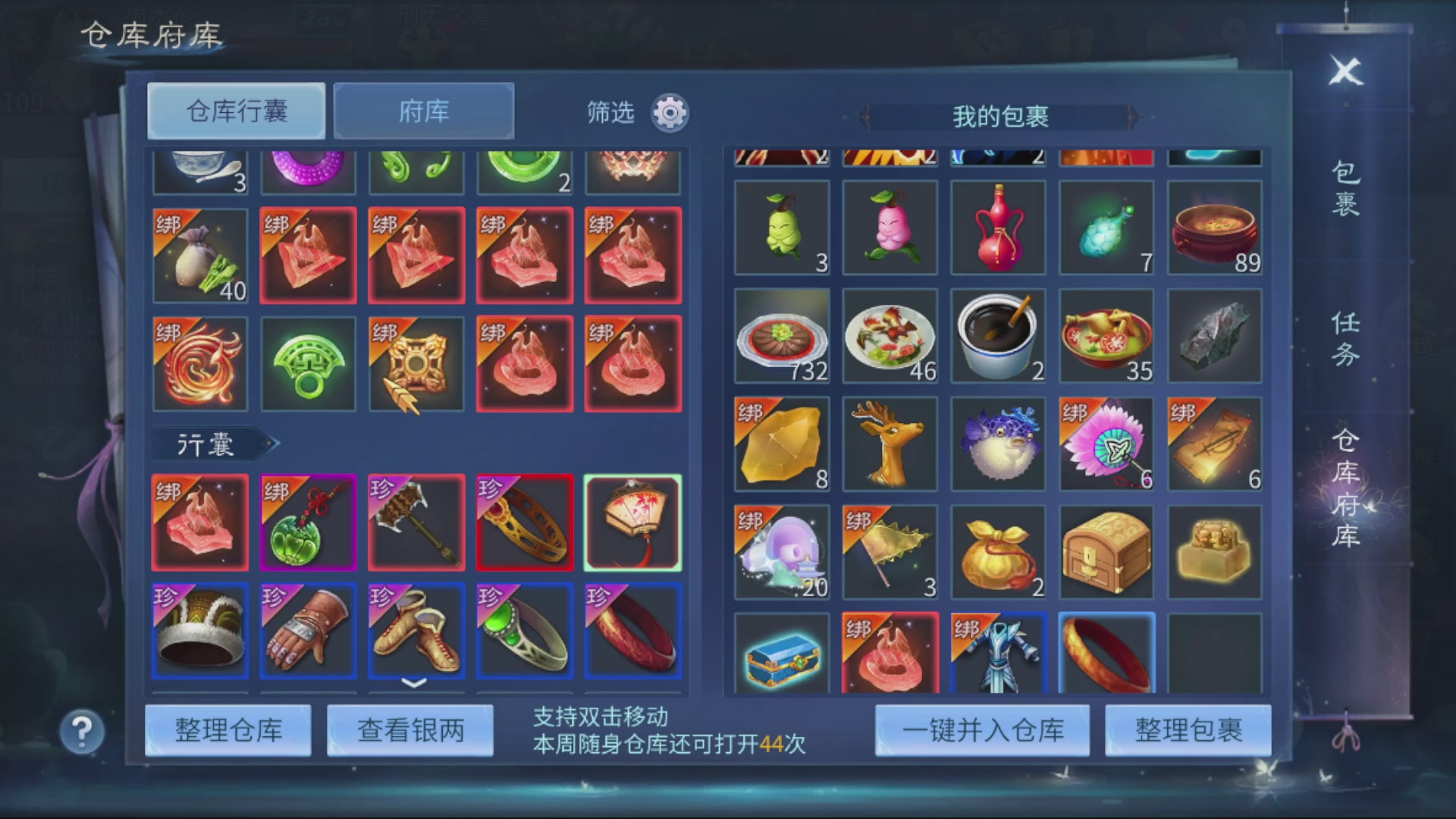Screen dimensions: 1456x819
Task: Select the green pear fruit item
Action: point(782,227)
